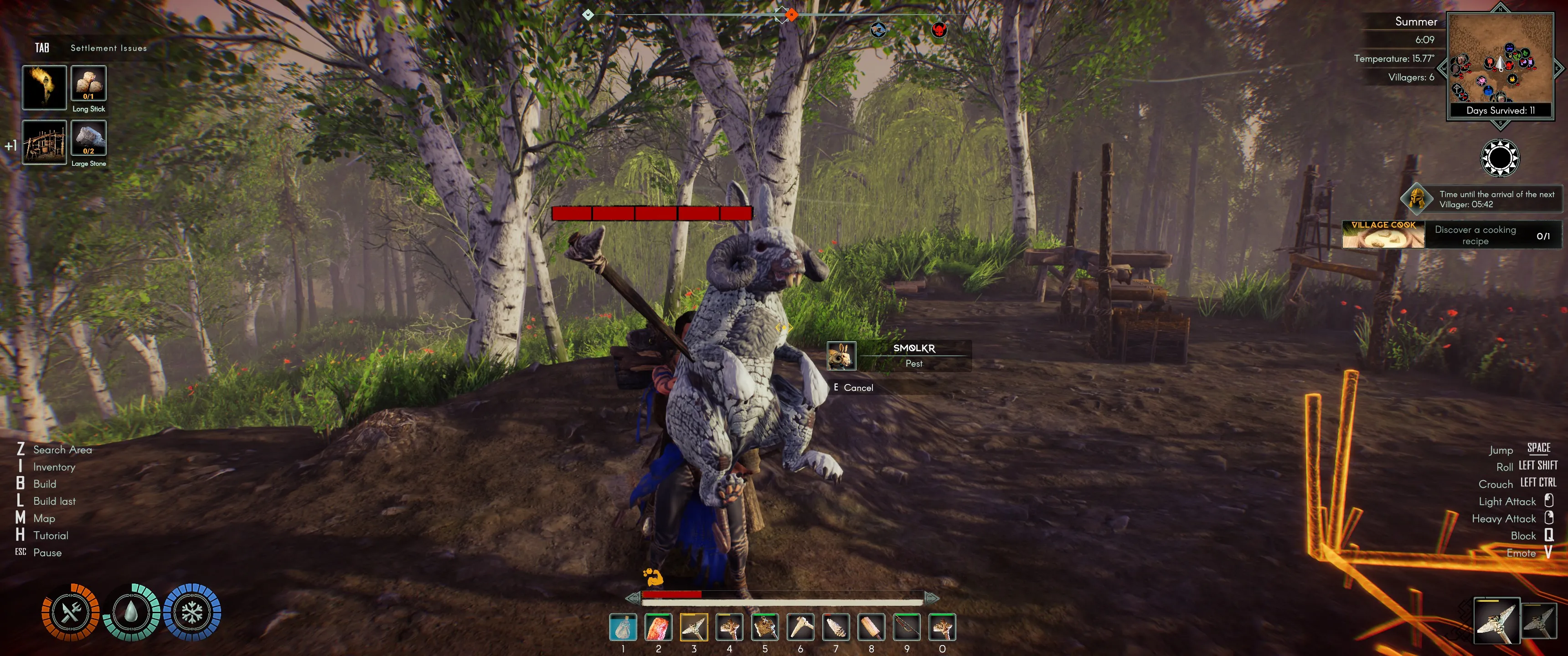The image size is (1568, 656).
Task: Click the water drop thirst gauge
Action: click(x=131, y=612)
